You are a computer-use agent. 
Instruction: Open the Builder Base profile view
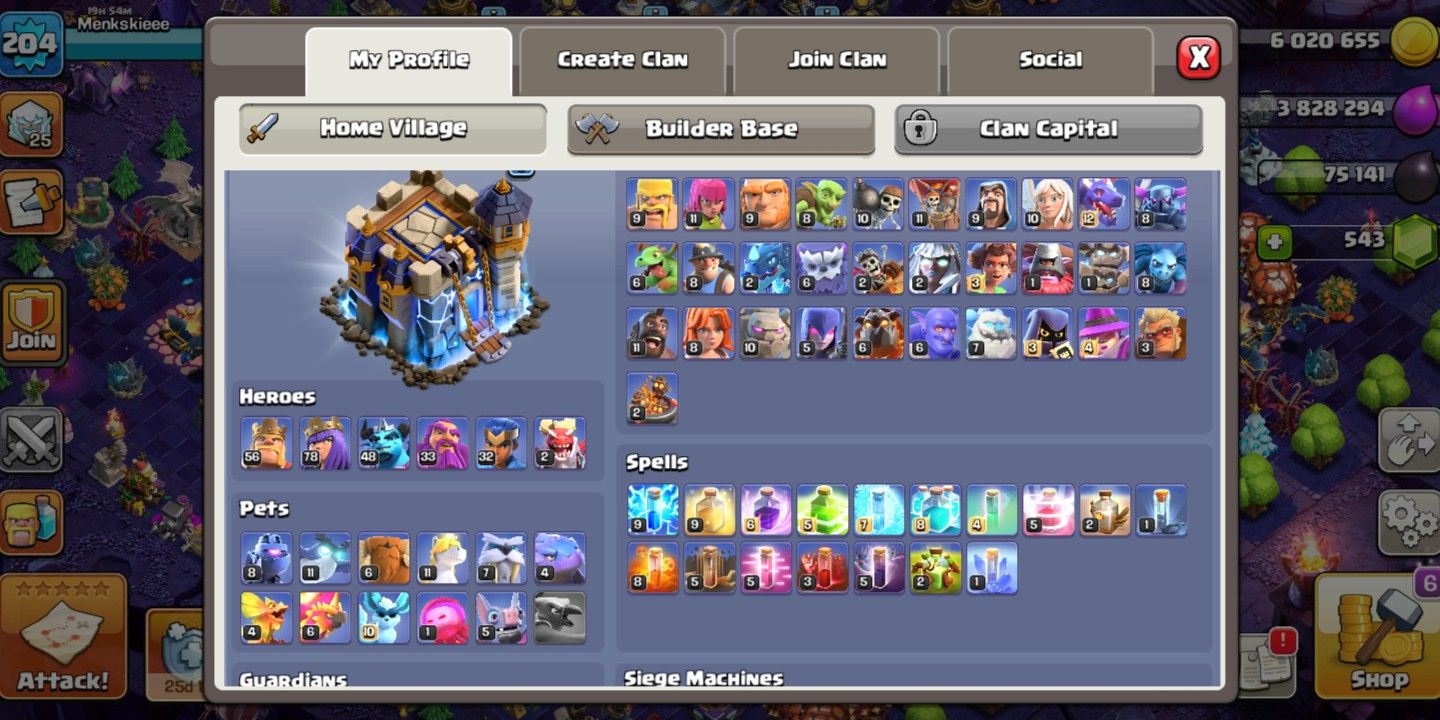pos(722,128)
